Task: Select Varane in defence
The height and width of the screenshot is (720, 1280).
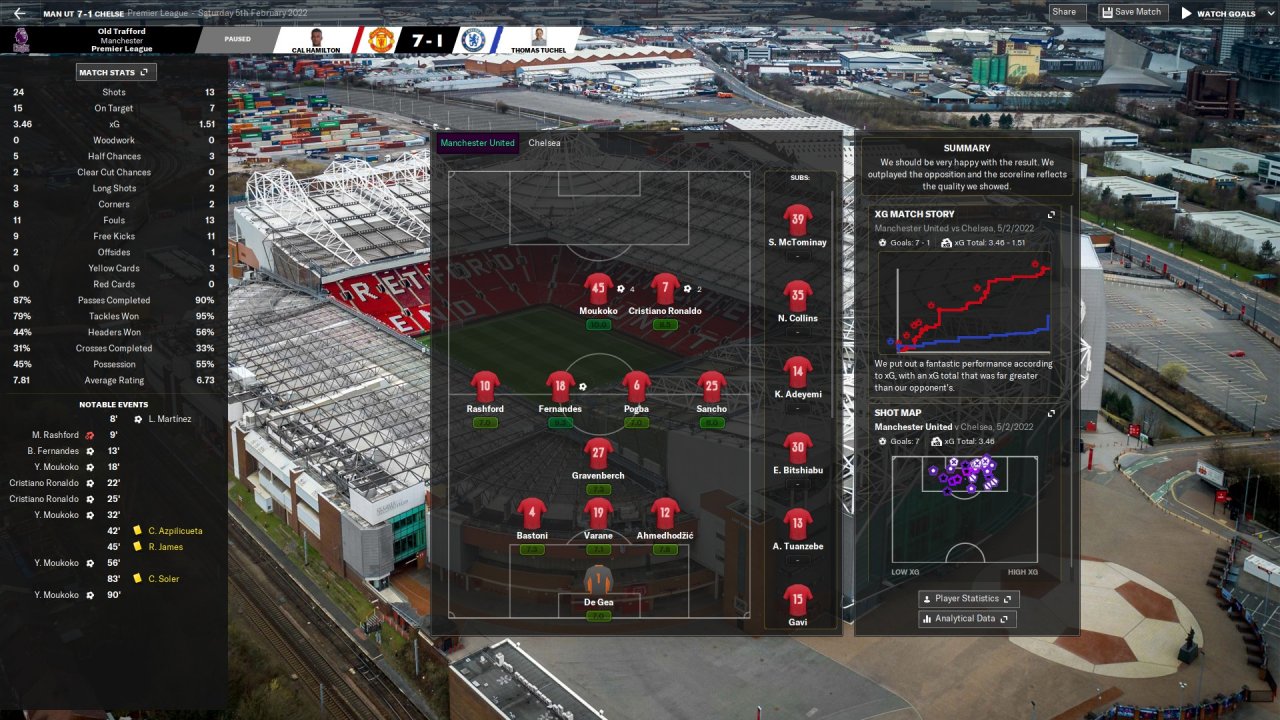Action: click(598, 515)
